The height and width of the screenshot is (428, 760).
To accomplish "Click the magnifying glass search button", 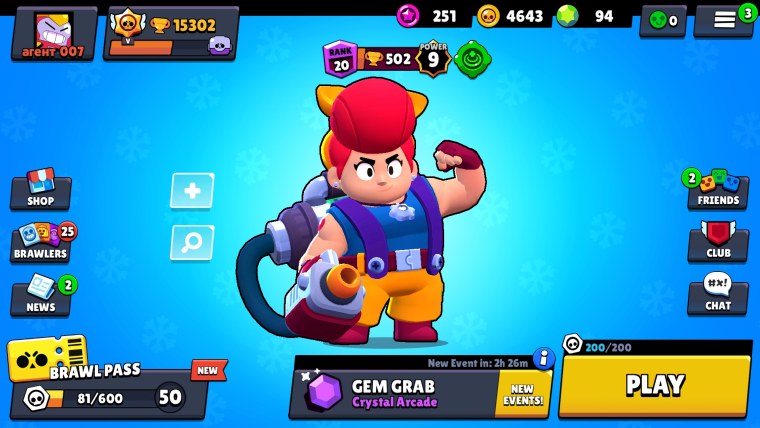I will [x=192, y=242].
